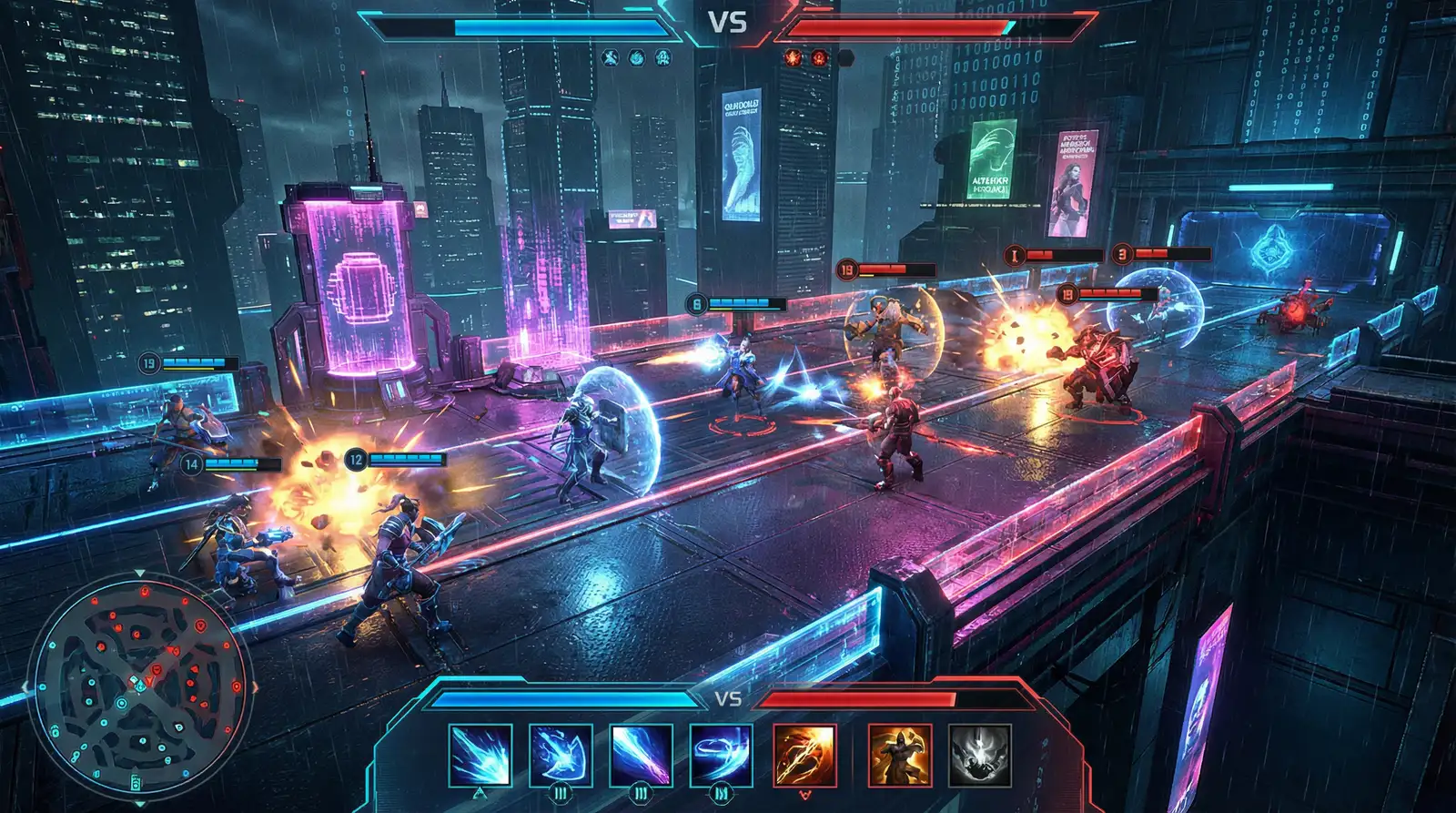Image resolution: width=1456 pixels, height=813 pixels.
Task: Choose the grey skull helmet ability
Action: pyautogui.click(x=979, y=755)
